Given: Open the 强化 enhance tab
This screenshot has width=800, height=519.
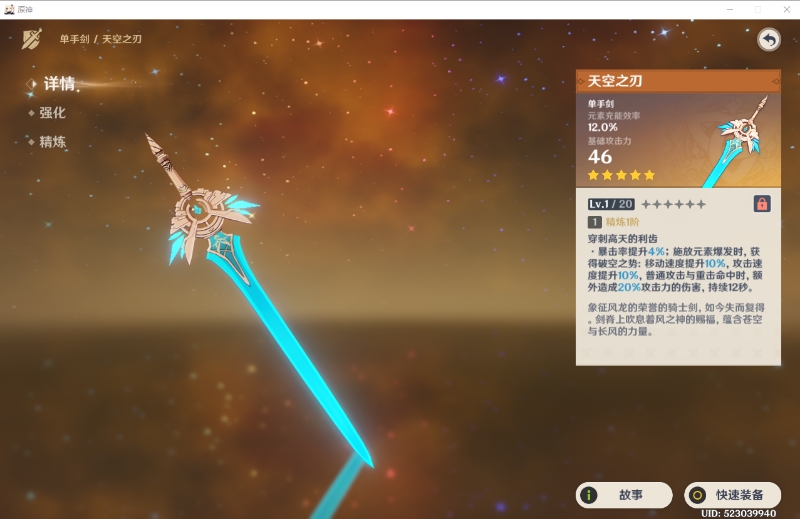Looking at the screenshot, I should tap(52, 113).
